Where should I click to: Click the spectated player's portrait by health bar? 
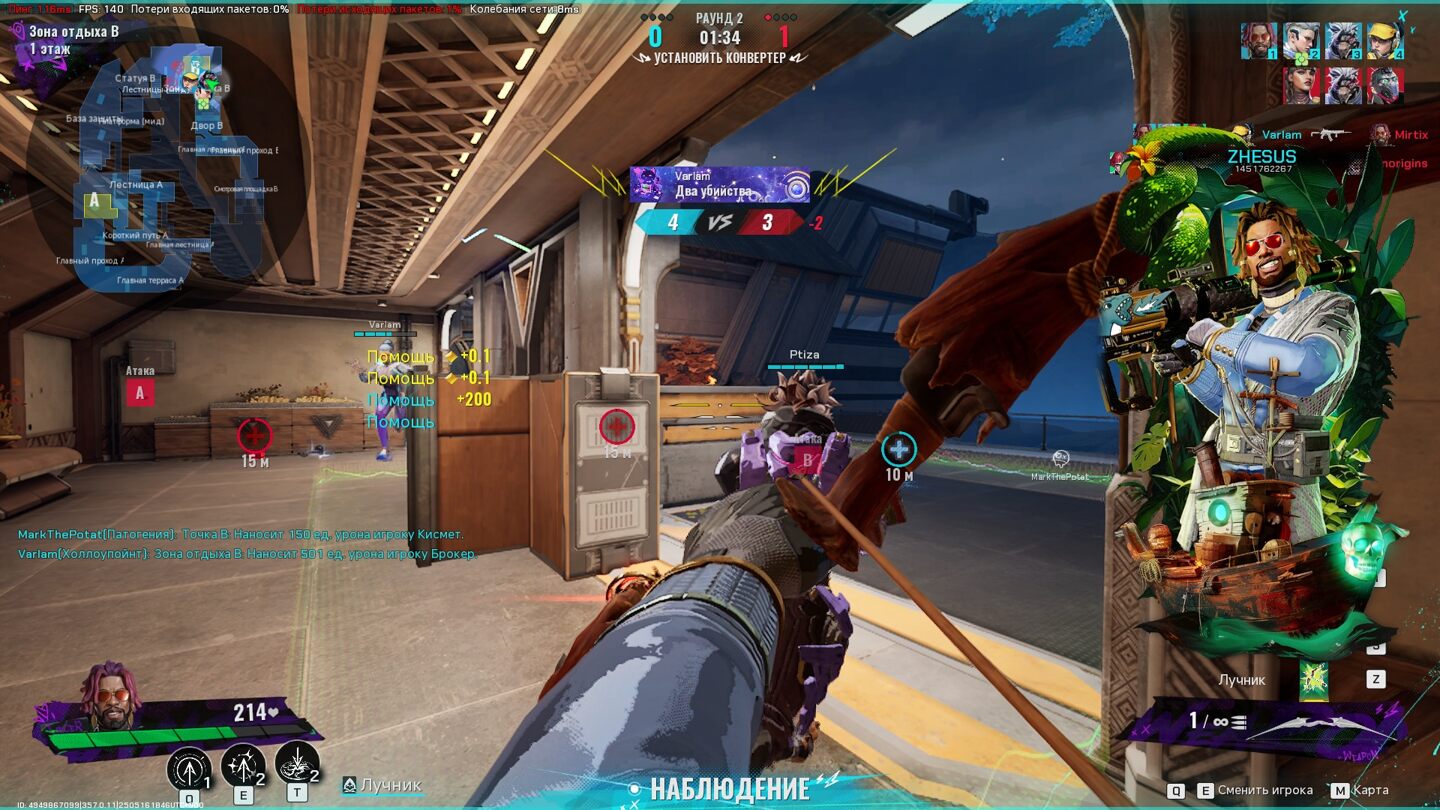coord(113,695)
